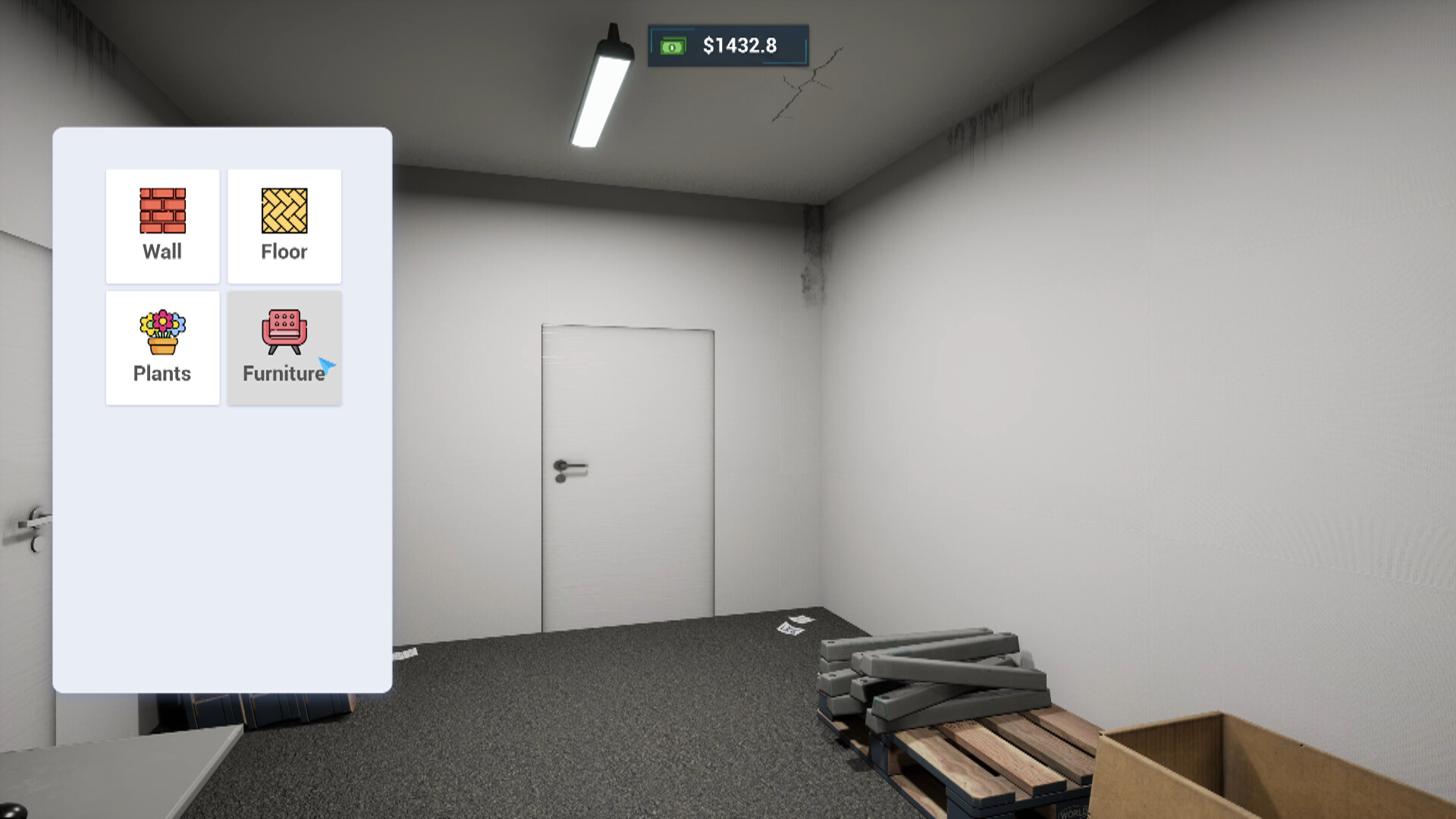Click the Floor tile in the build menu
The height and width of the screenshot is (819, 1456).
(284, 226)
